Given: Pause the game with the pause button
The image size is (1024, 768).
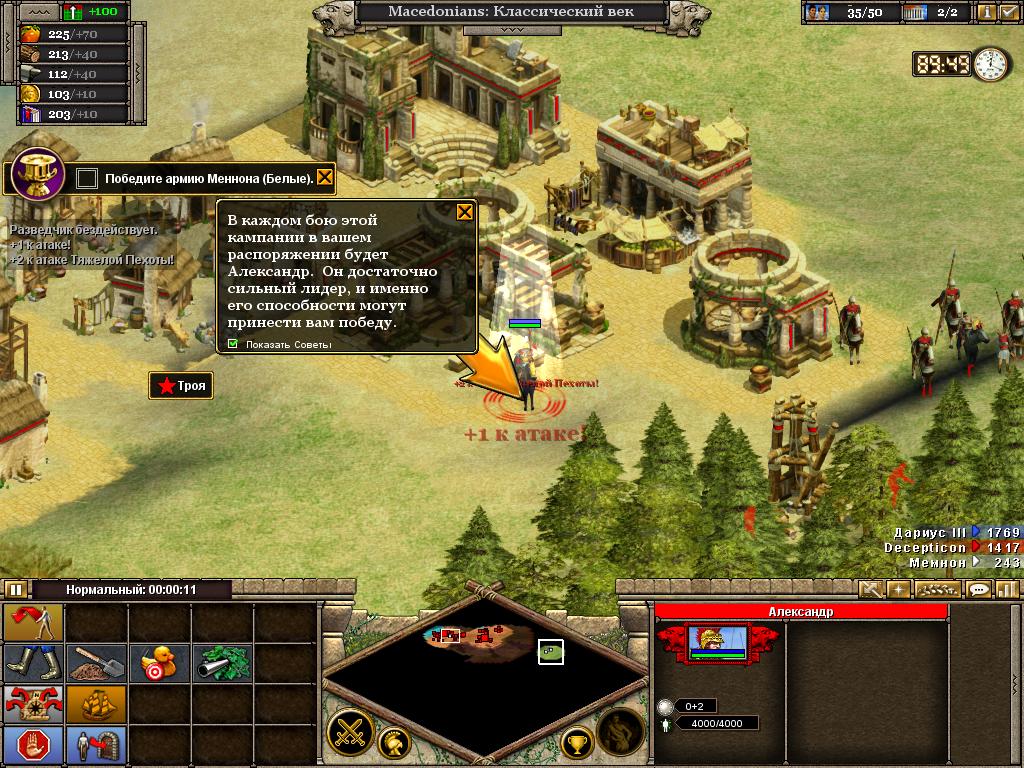Looking at the screenshot, I should (16, 589).
